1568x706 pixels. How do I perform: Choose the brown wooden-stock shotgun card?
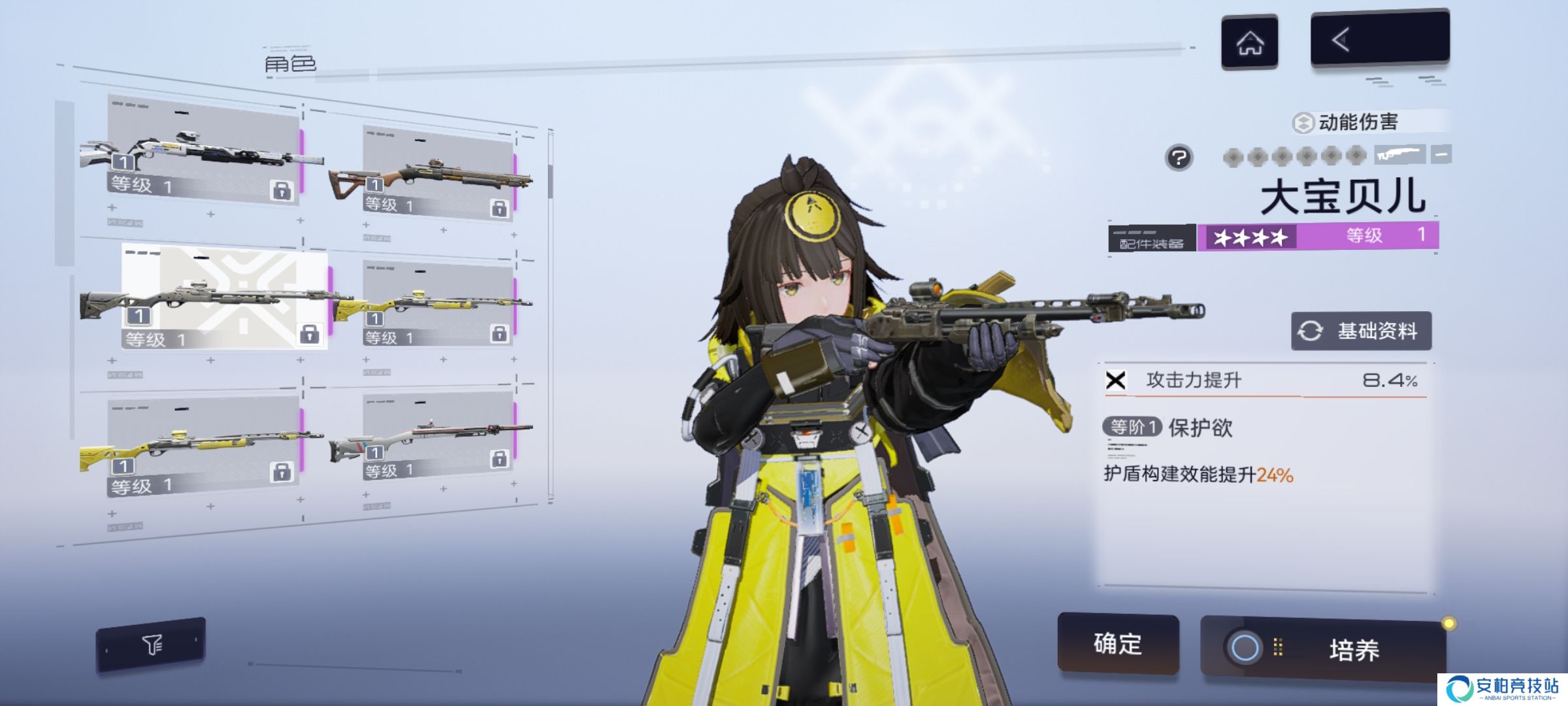pyautogui.click(x=438, y=173)
